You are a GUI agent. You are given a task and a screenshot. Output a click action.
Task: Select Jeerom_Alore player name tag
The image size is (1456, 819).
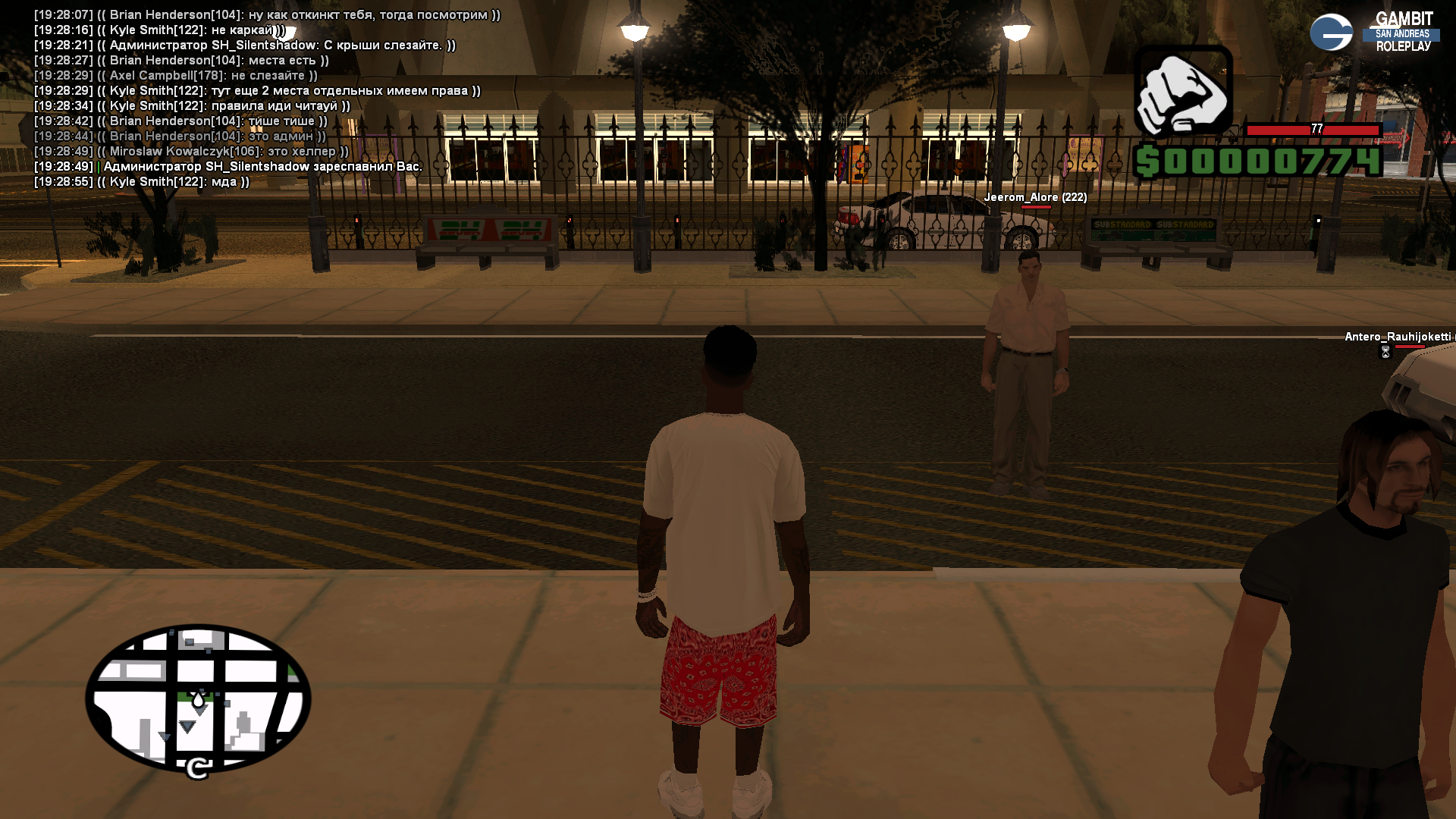point(1035,197)
